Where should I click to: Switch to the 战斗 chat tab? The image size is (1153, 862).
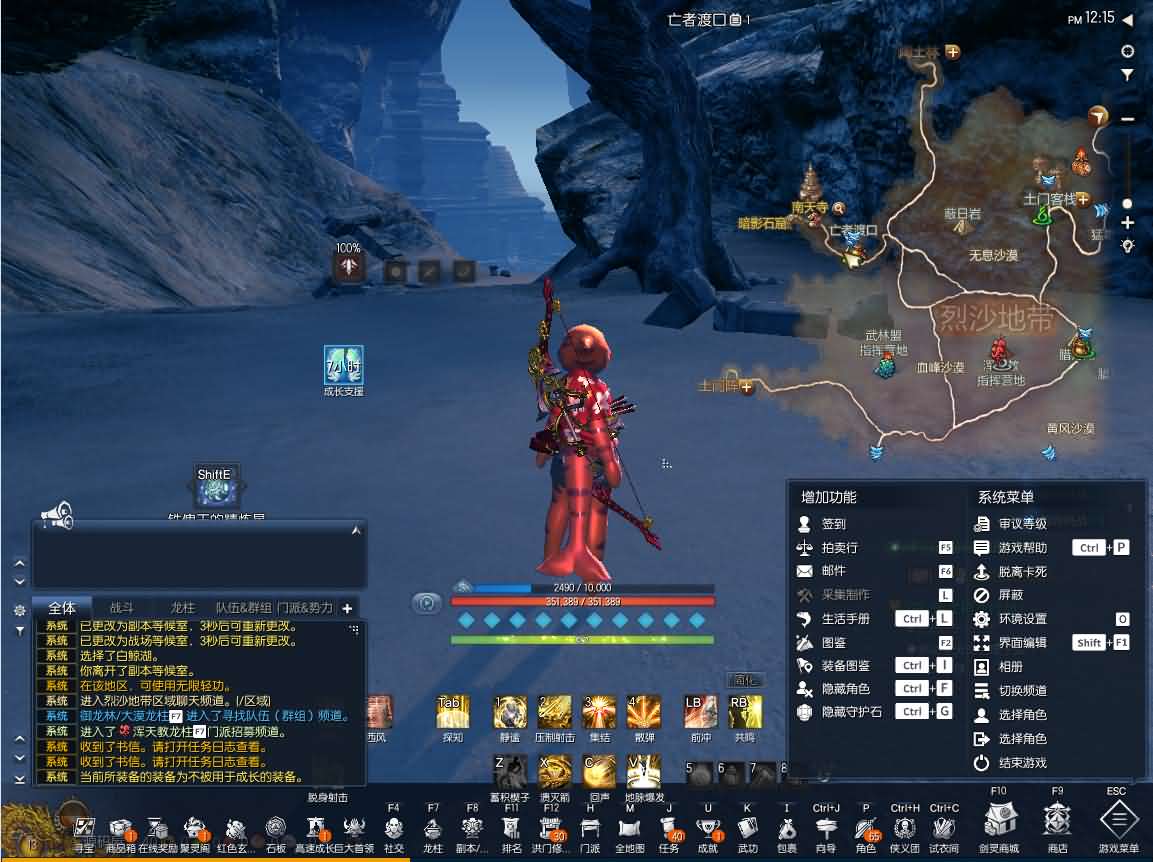click(x=121, y=607)
